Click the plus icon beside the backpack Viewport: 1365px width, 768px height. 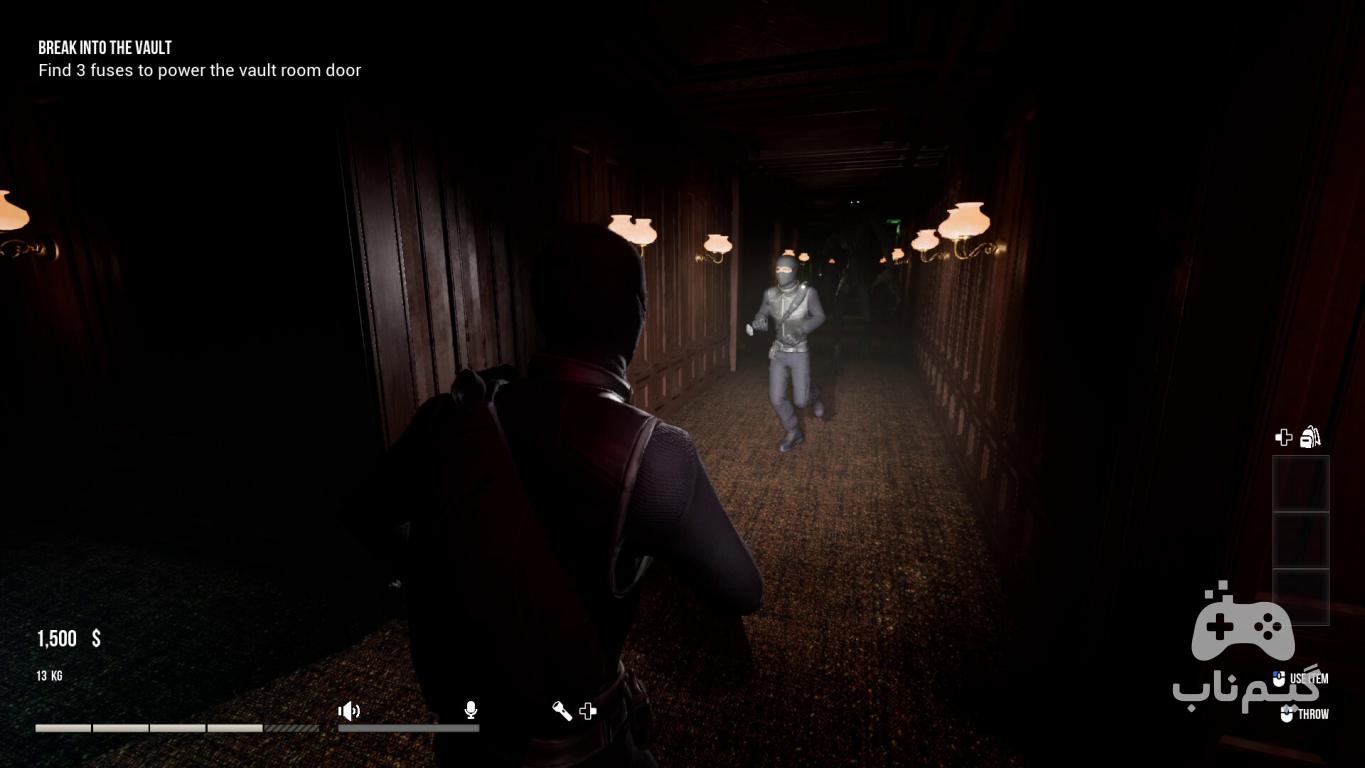point(1284,437)
